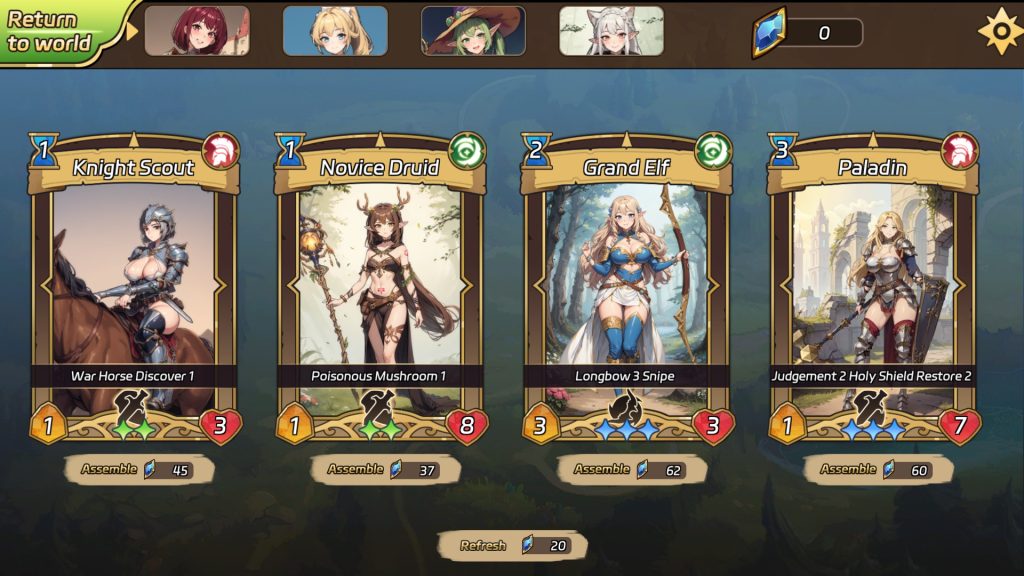Select the green-haired witch portrait
1024x576 pixels.
click(473, 31)
